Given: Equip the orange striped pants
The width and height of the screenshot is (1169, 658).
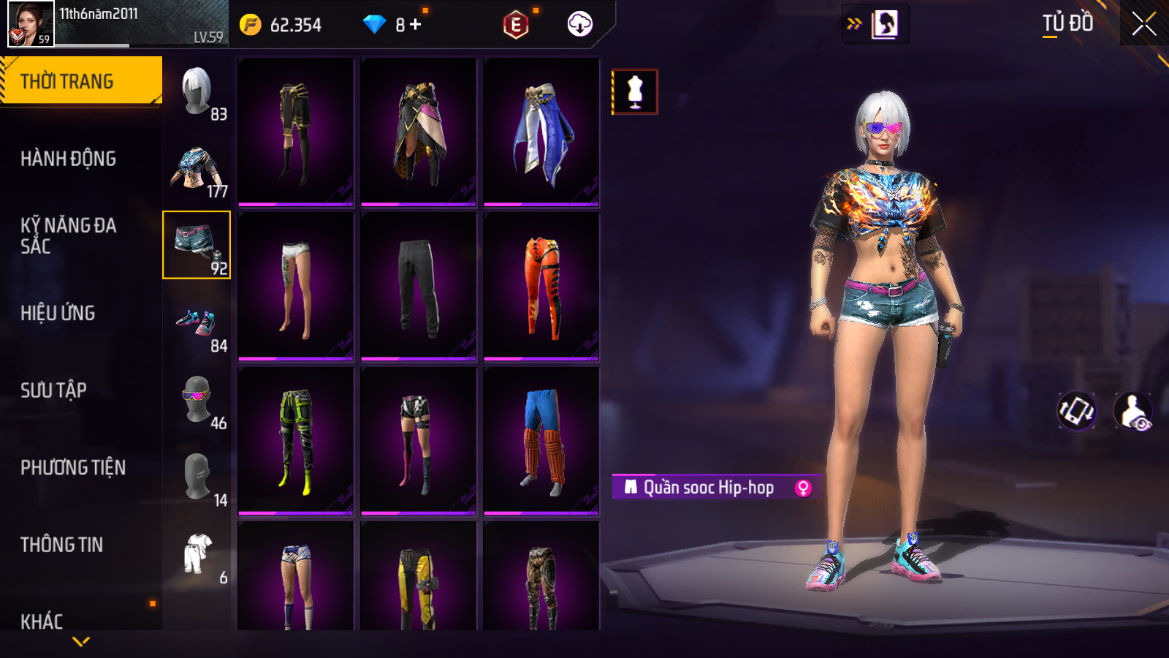Looking at the screenshot, I should 541,285.
